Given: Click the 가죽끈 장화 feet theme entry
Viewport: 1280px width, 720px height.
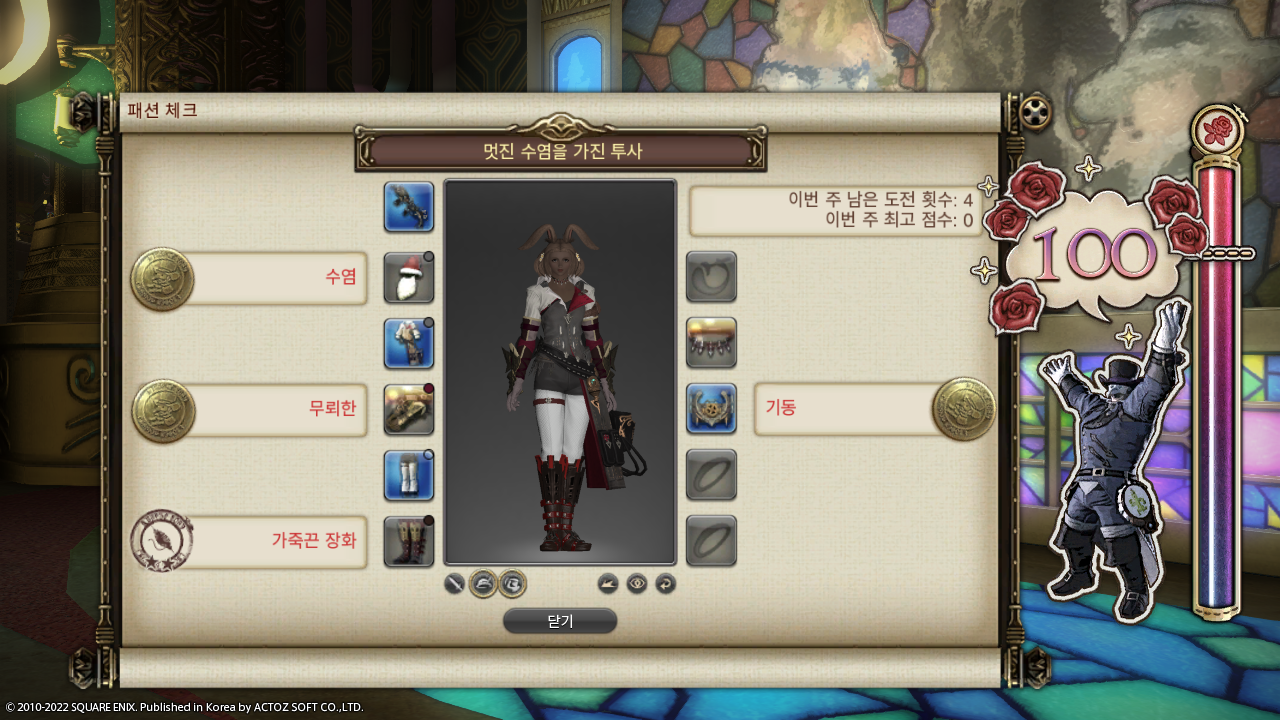Looking at the screenshot, I should click(x=275, y=541).
